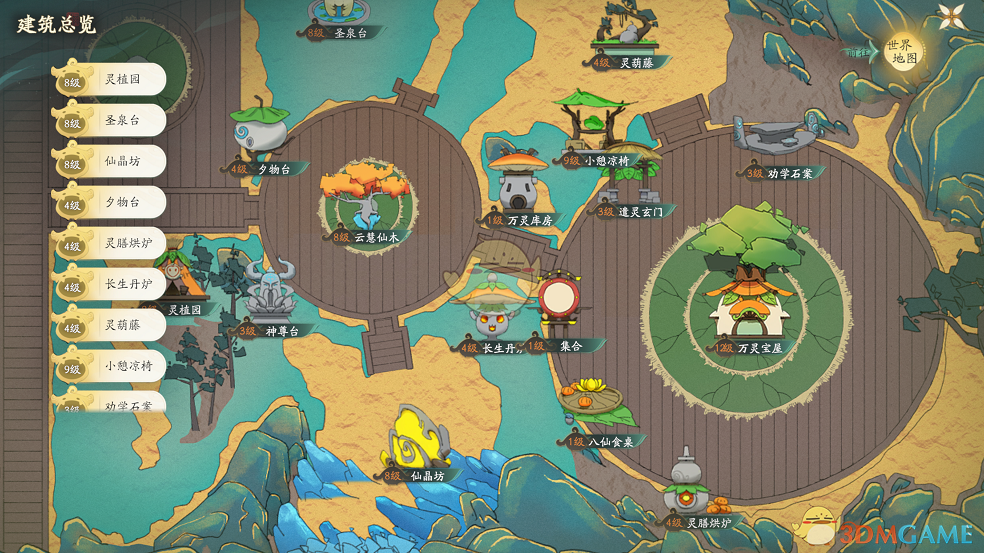
Task: Open the 世界地图 world map button
Action: point(903,52)
